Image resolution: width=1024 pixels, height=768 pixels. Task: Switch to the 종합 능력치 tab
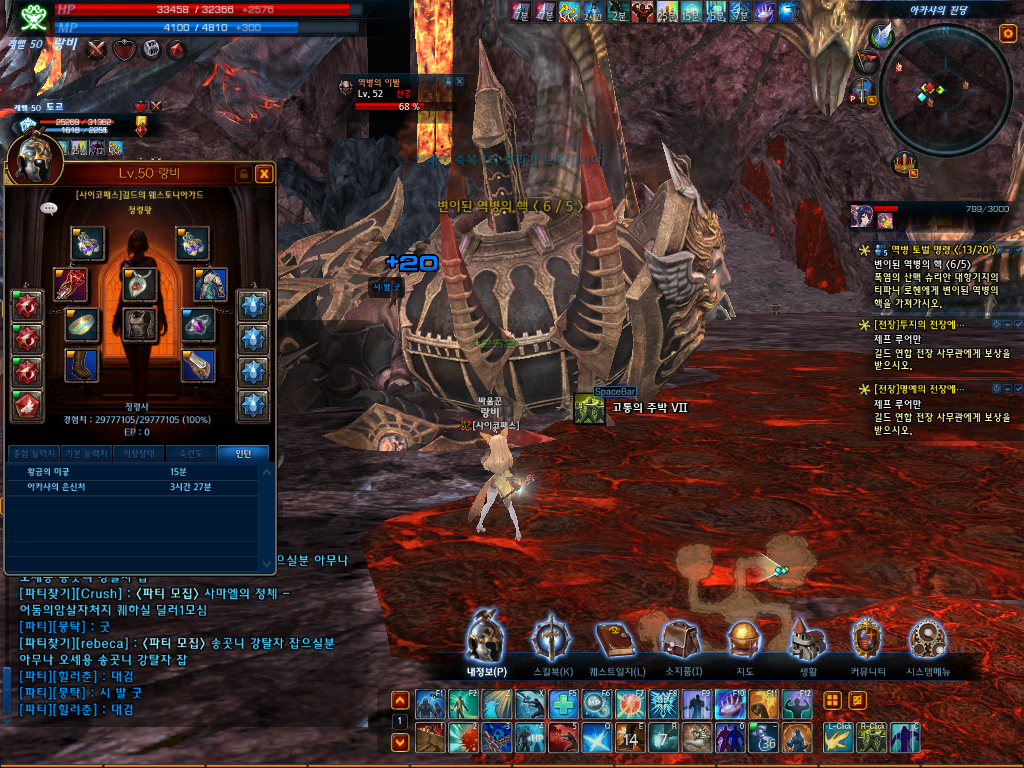(33, 453)
